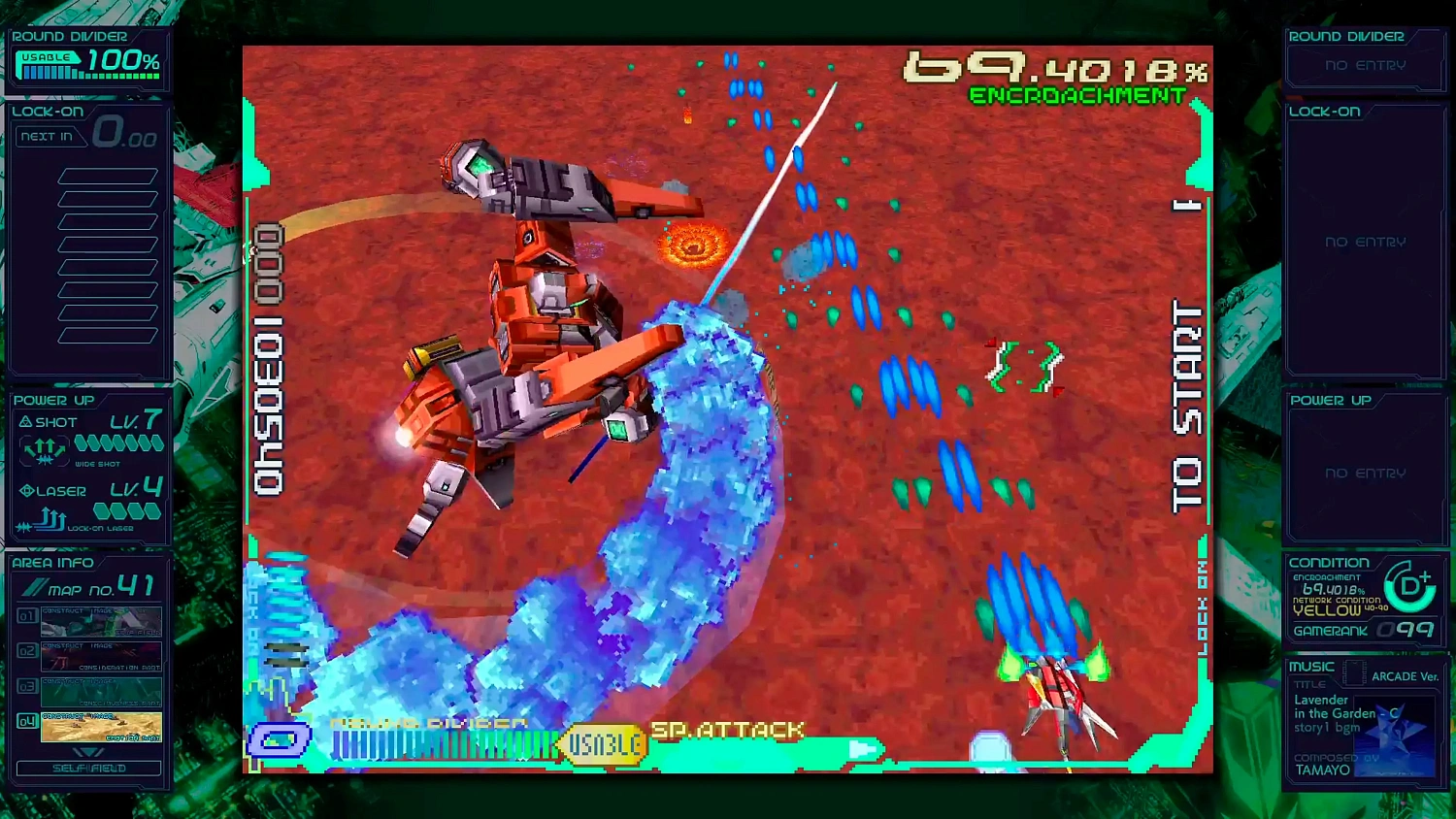Click the Map No. 41 slash icon
The height and width of the screenshot is (819, 1456).
click(35, 585)
